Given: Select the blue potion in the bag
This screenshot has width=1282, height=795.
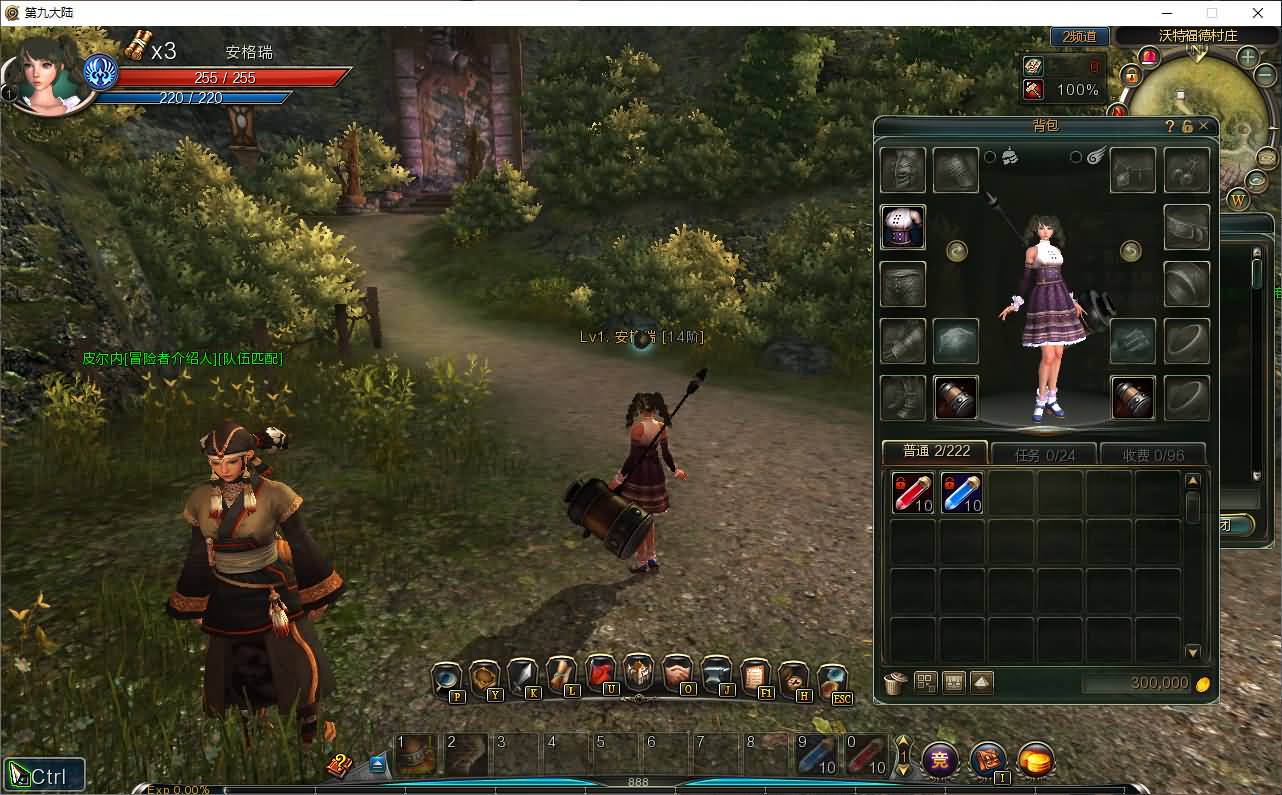Looking at the screenshot, I should [x=962, y=493].
